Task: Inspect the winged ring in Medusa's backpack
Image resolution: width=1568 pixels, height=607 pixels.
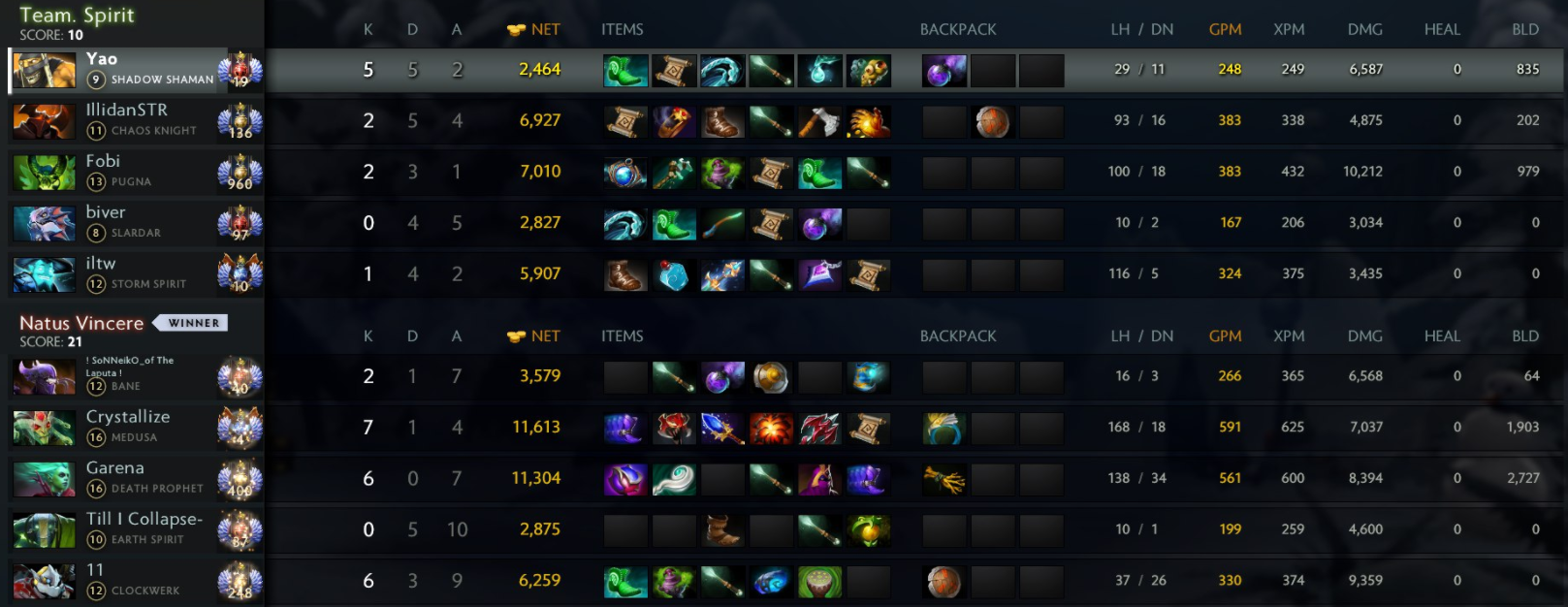Action: tap(944, 429)
